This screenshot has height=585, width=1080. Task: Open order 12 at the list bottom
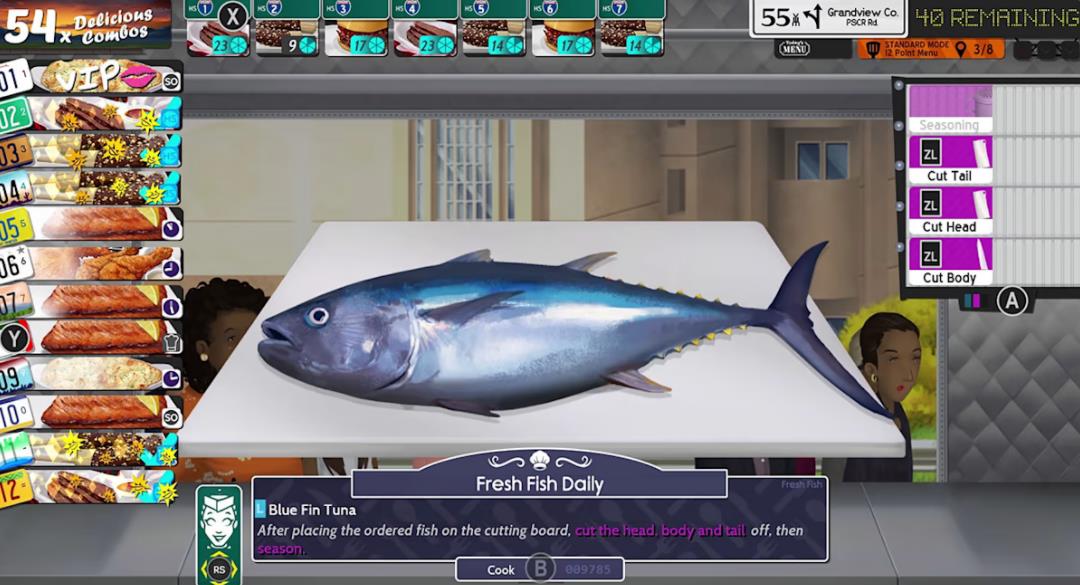pyautogui.click(x=95, y=488)
